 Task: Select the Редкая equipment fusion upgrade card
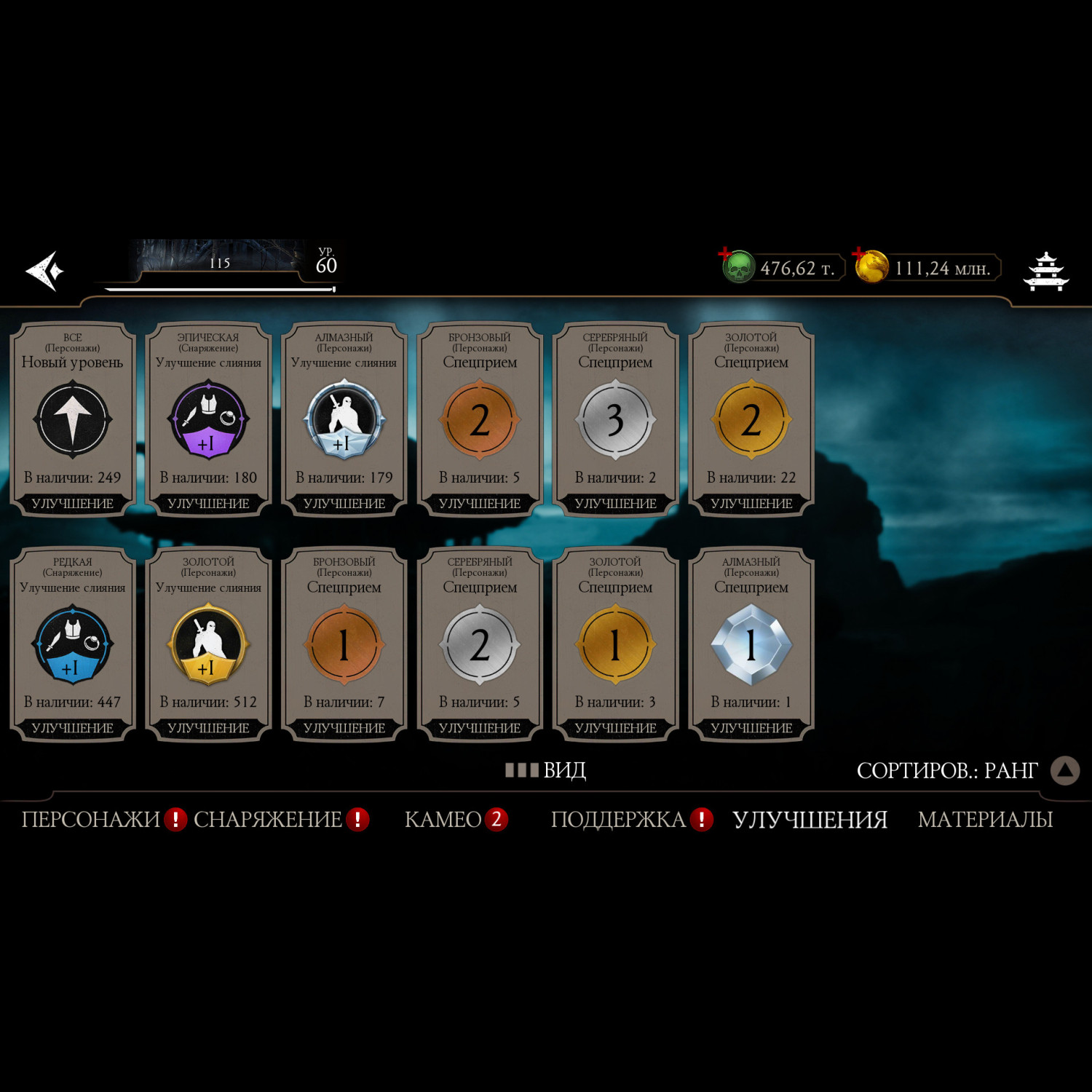click(x=72, y=644)
